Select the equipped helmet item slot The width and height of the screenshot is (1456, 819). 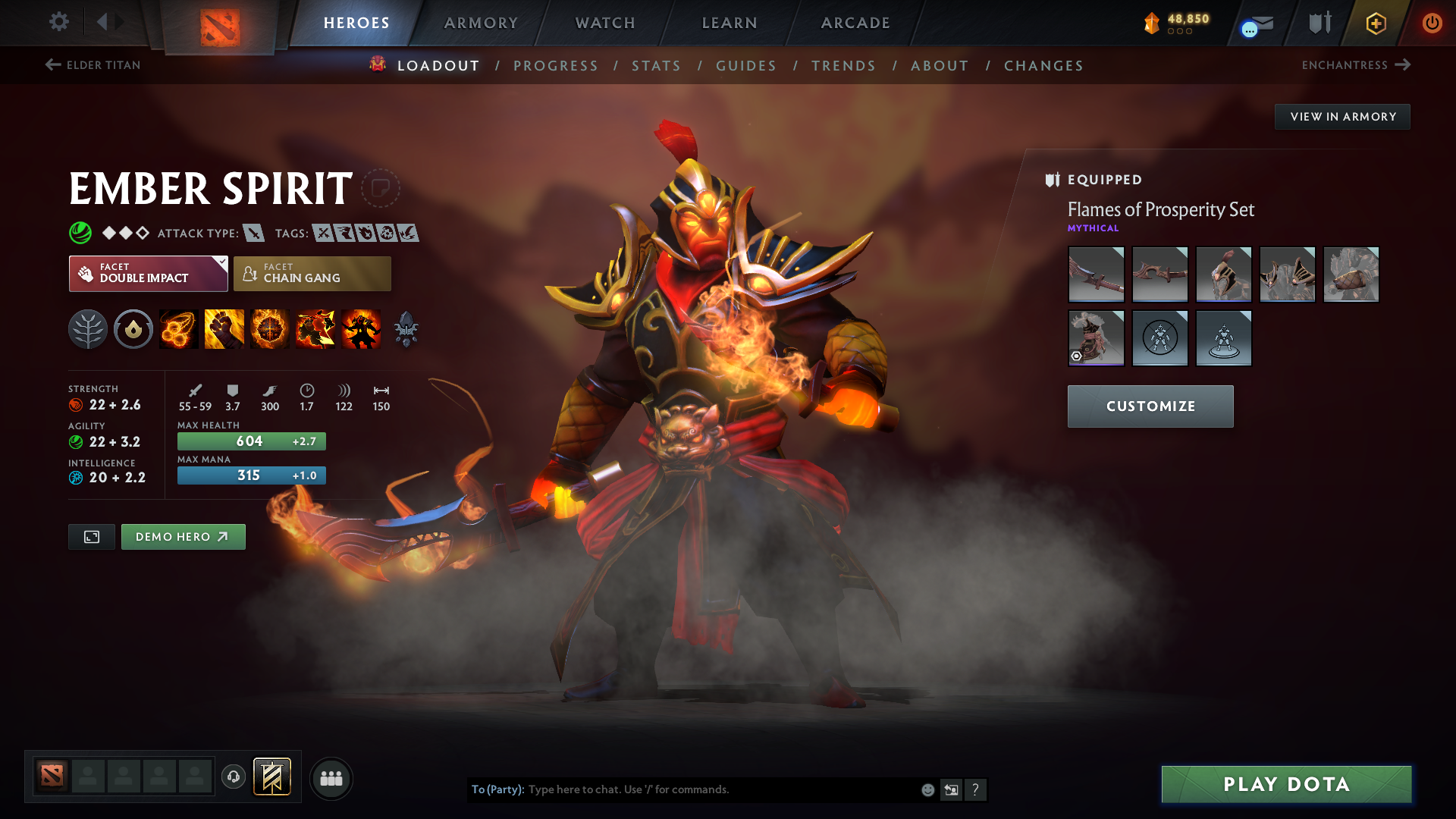click(x=1223, y=275)
